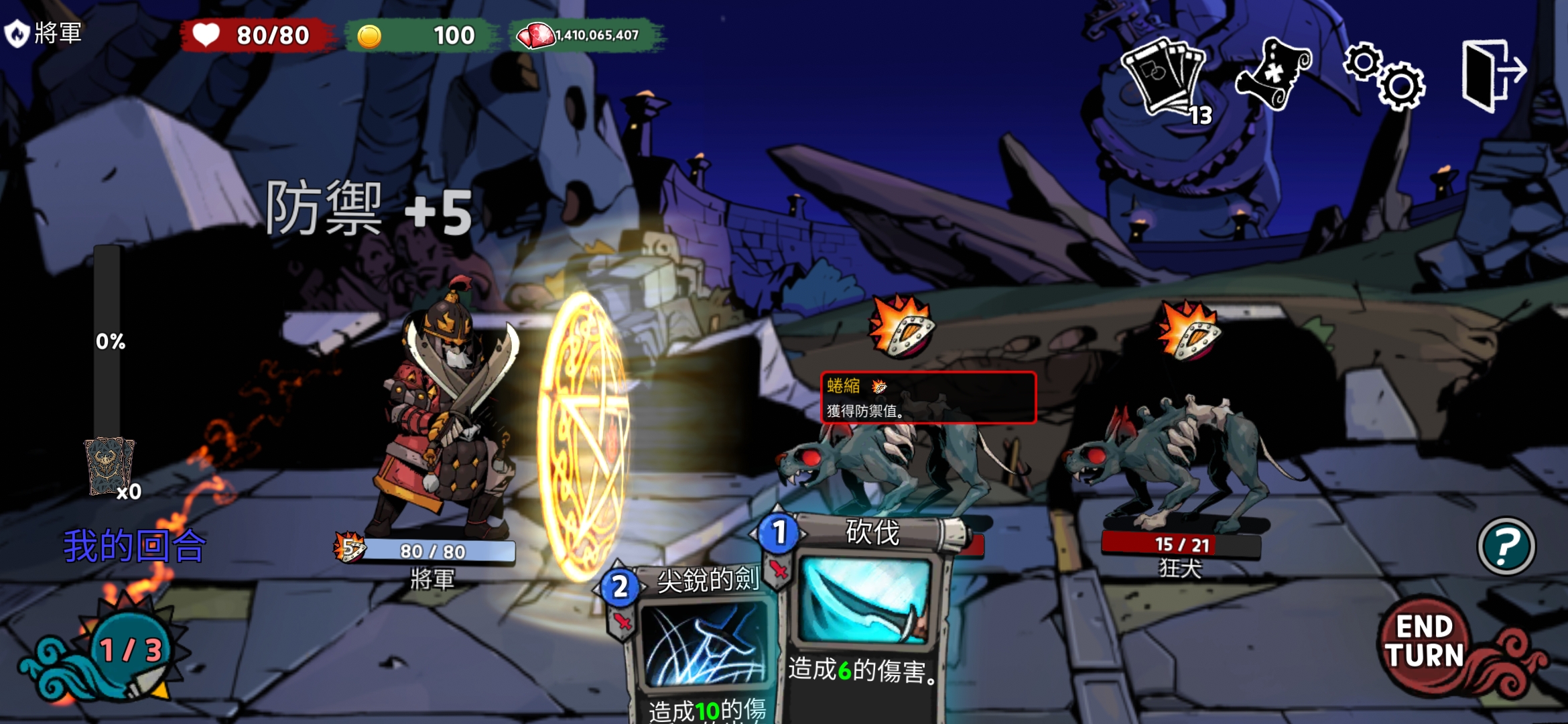Open the gear settings menu
The height and width of the screenshot is (724, 1568).
pyautogui.click(x=1384, y=76)
